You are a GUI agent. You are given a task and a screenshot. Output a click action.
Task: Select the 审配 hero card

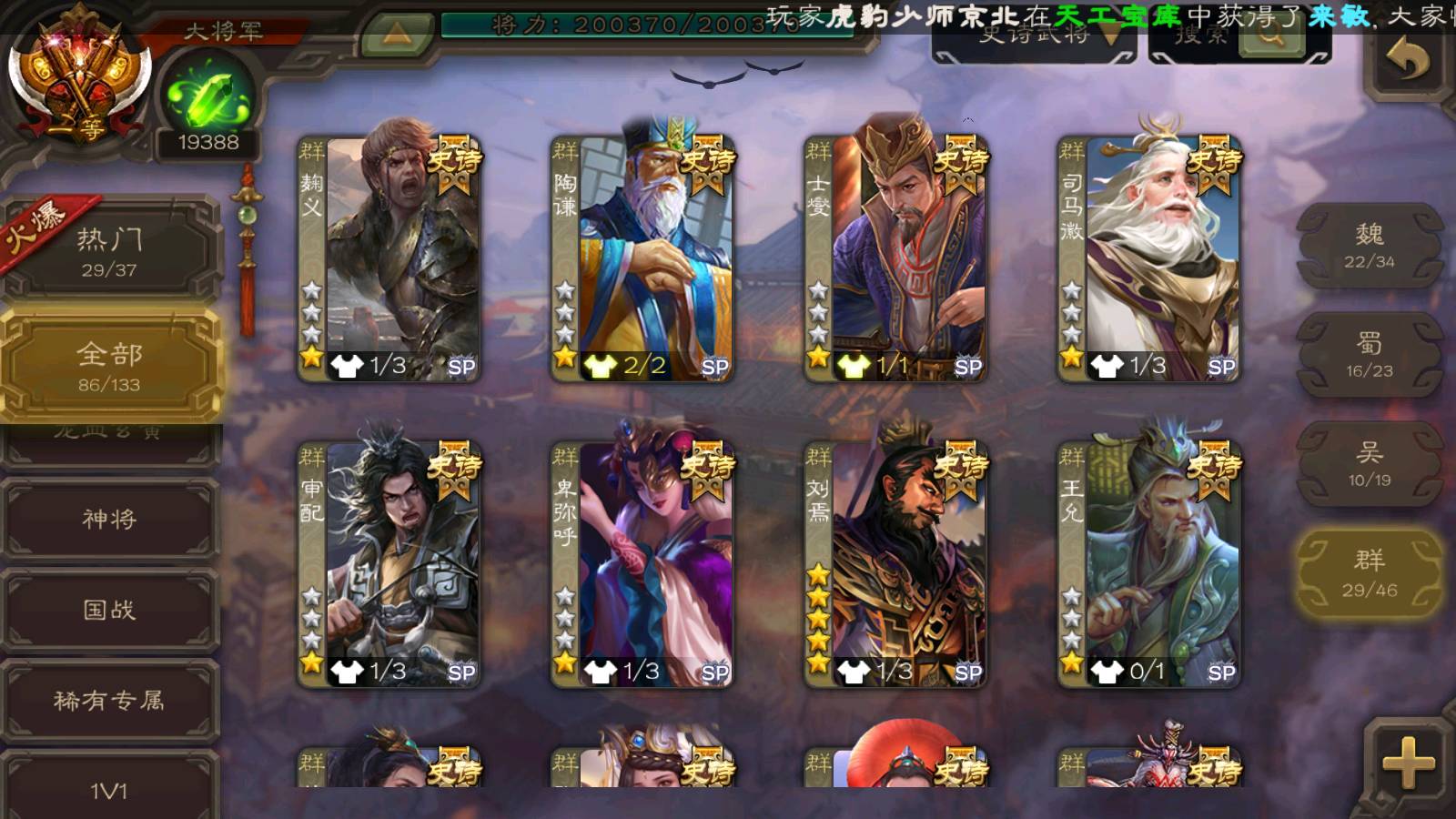[391, 564]
